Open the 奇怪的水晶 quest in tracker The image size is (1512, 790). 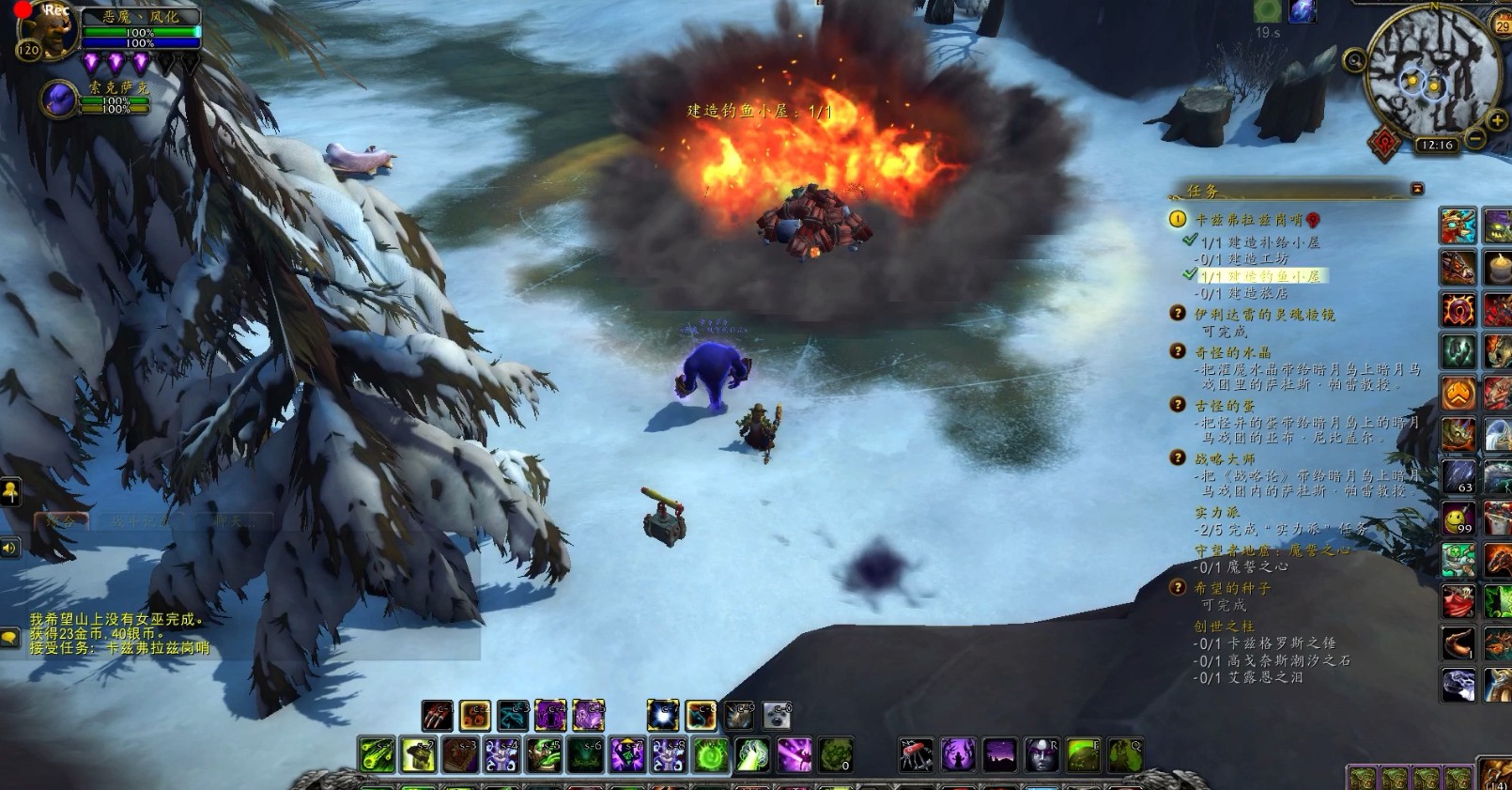[x=1232, y=352]
